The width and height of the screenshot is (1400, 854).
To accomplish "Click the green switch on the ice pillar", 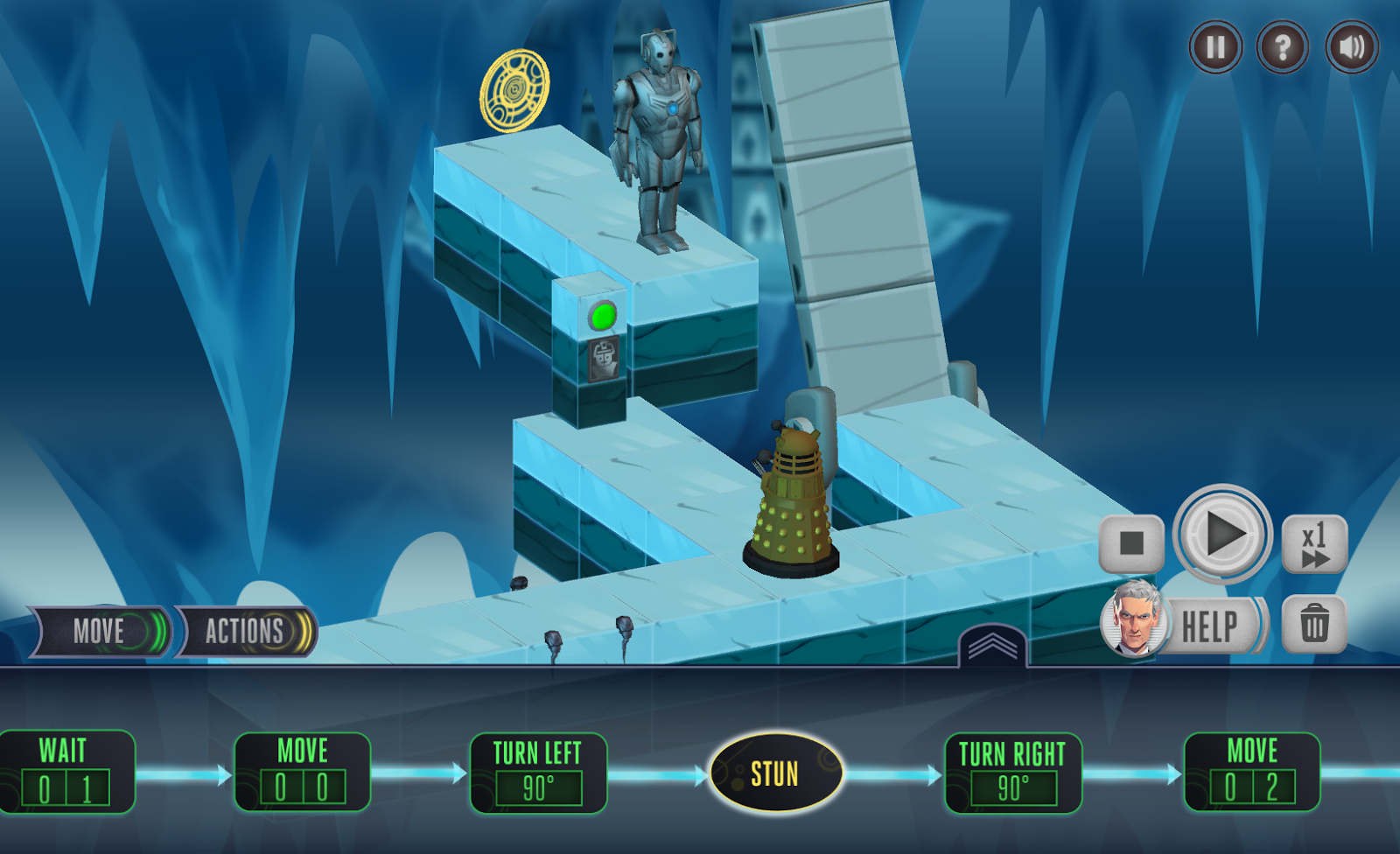I will pos(604,317).
